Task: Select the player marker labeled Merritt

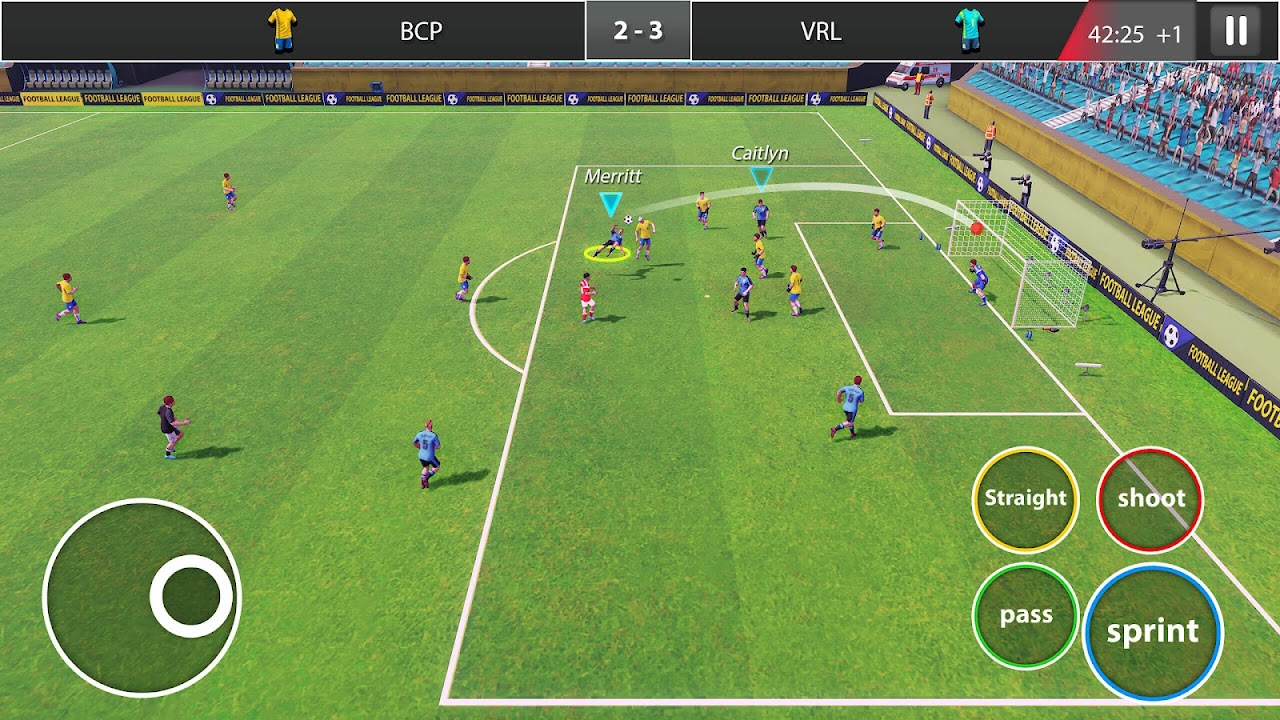Action: [611, 205]
